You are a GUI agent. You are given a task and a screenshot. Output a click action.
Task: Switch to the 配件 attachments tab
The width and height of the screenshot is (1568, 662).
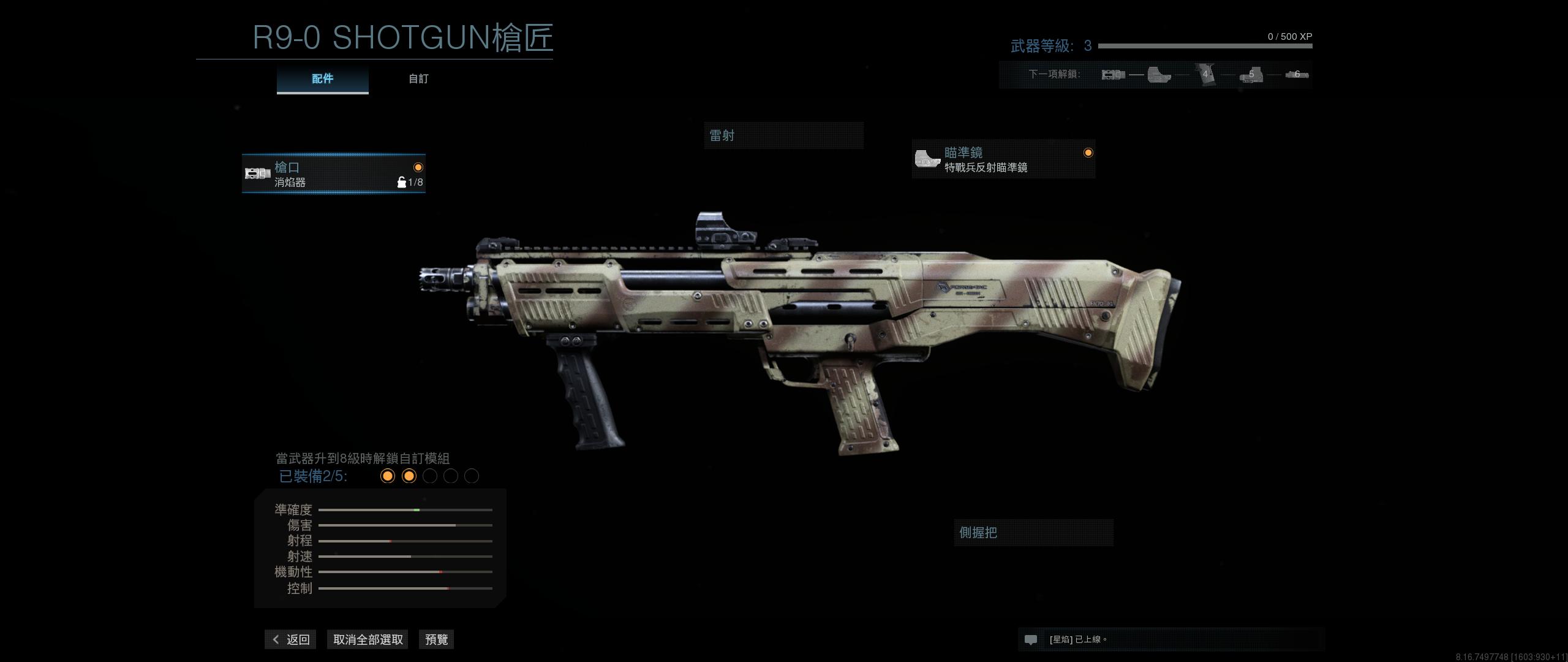pyautogui.click(x=322, y=79)
